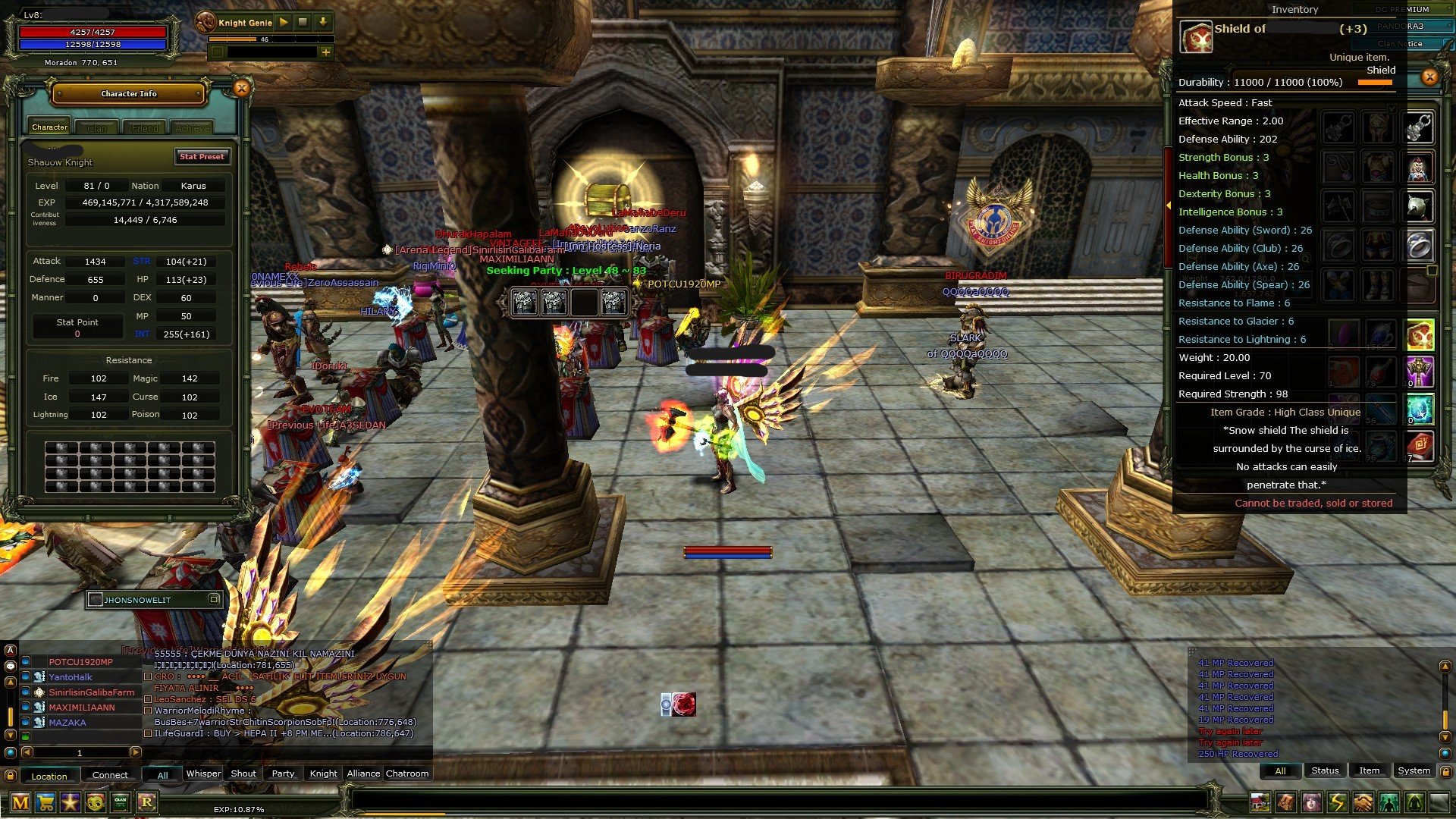This screenshot has height=819, width=1456.
Task: Click the Connect button in the chat bar
Action: click(x=111, y=775)
